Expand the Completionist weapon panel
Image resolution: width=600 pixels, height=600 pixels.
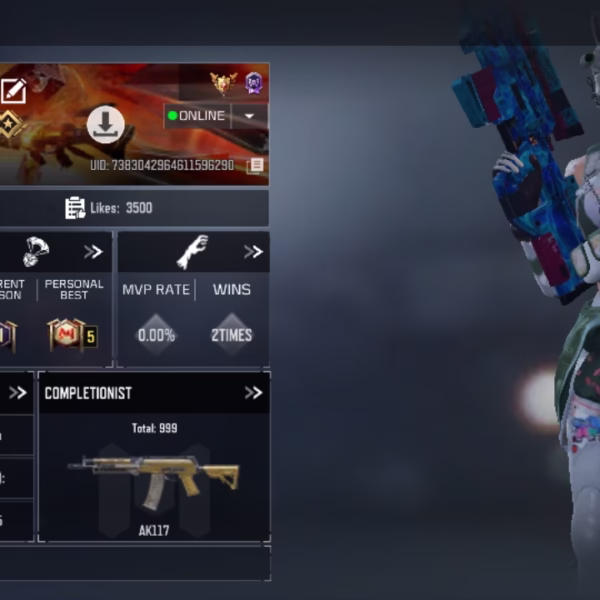253,393
